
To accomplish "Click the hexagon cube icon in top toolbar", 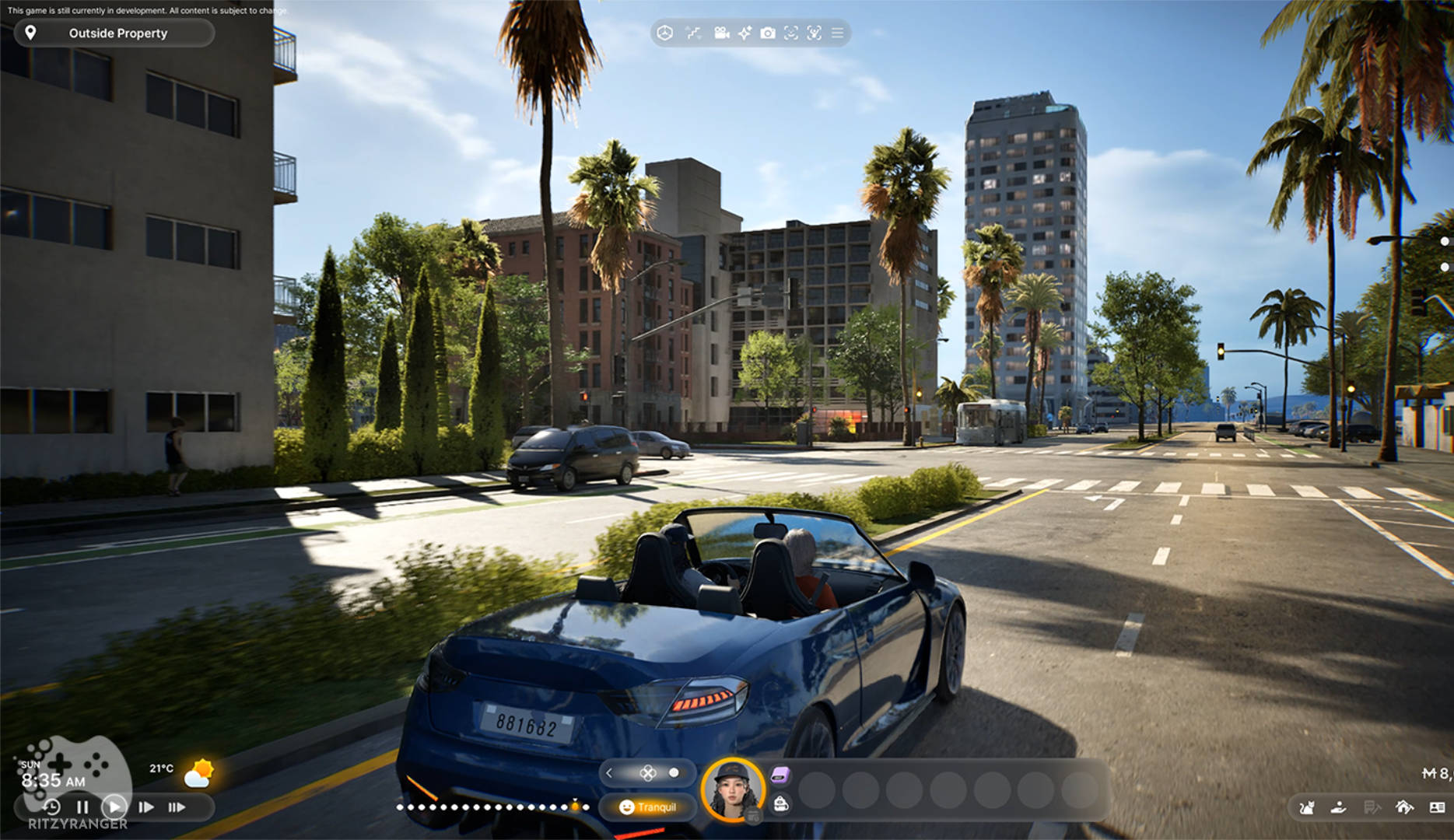I will tap(664, 33).
